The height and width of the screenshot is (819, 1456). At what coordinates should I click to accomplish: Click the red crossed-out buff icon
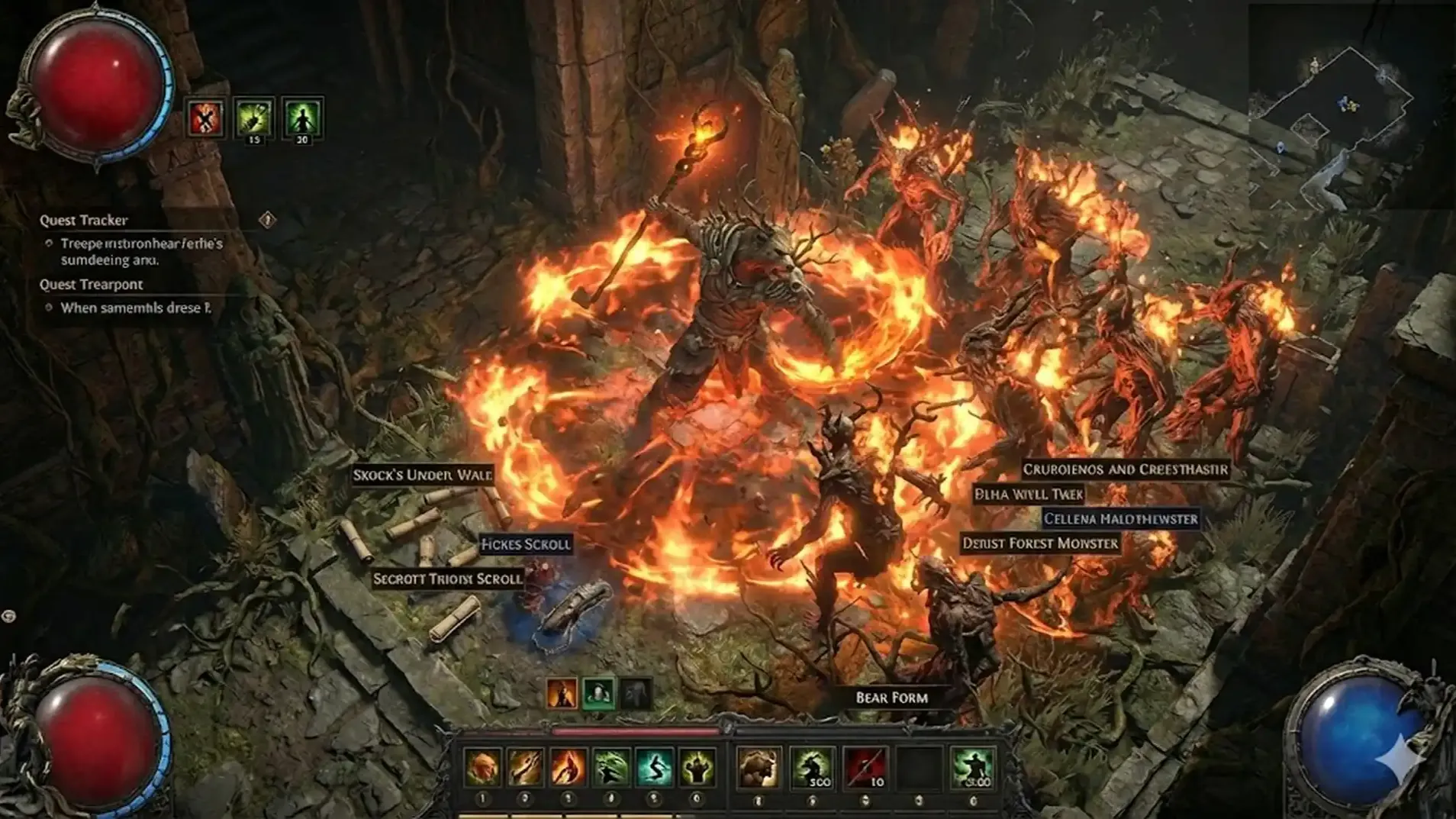[x=205, y=118]
